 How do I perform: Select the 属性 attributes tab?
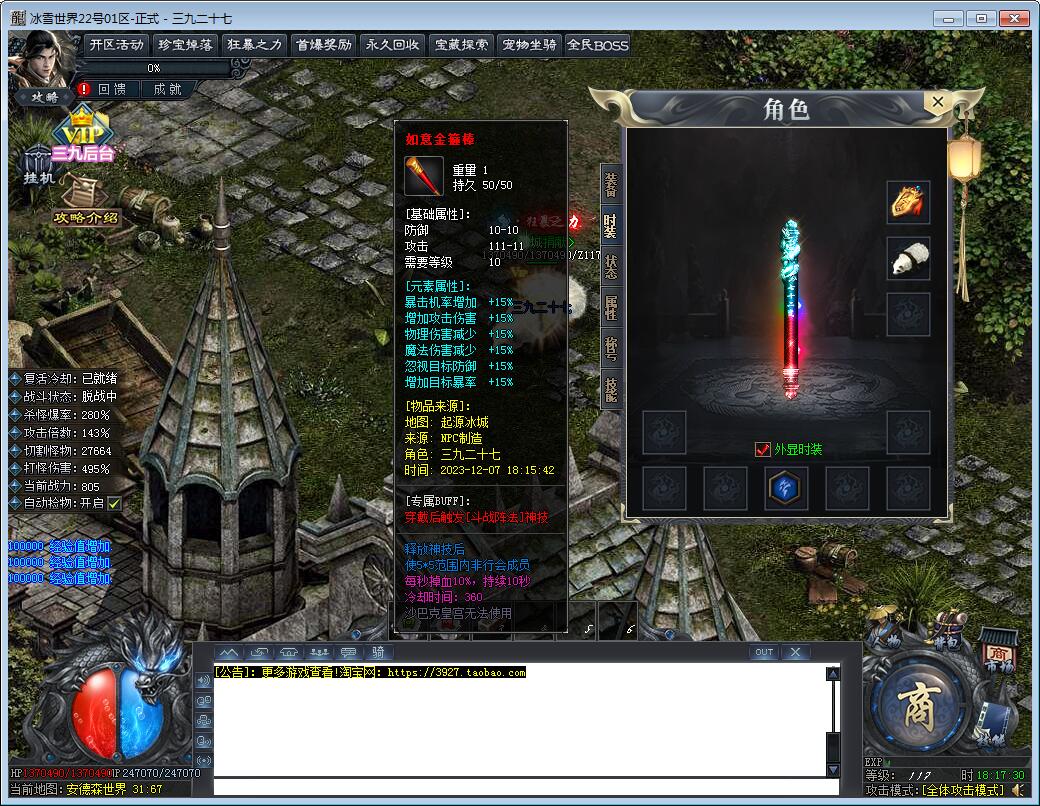[x=610, y=307]
